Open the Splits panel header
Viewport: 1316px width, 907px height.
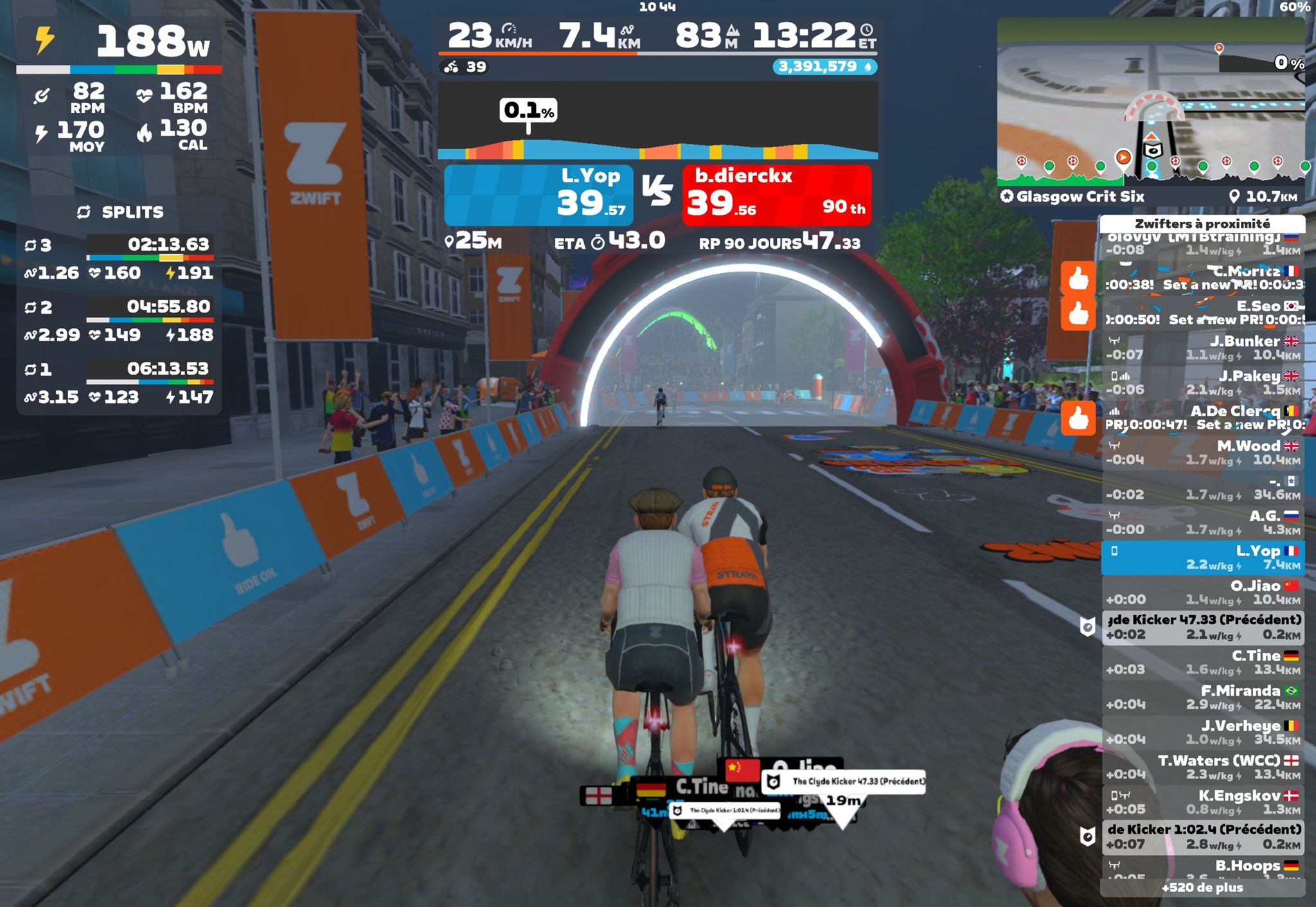click(x=120, y=212)
